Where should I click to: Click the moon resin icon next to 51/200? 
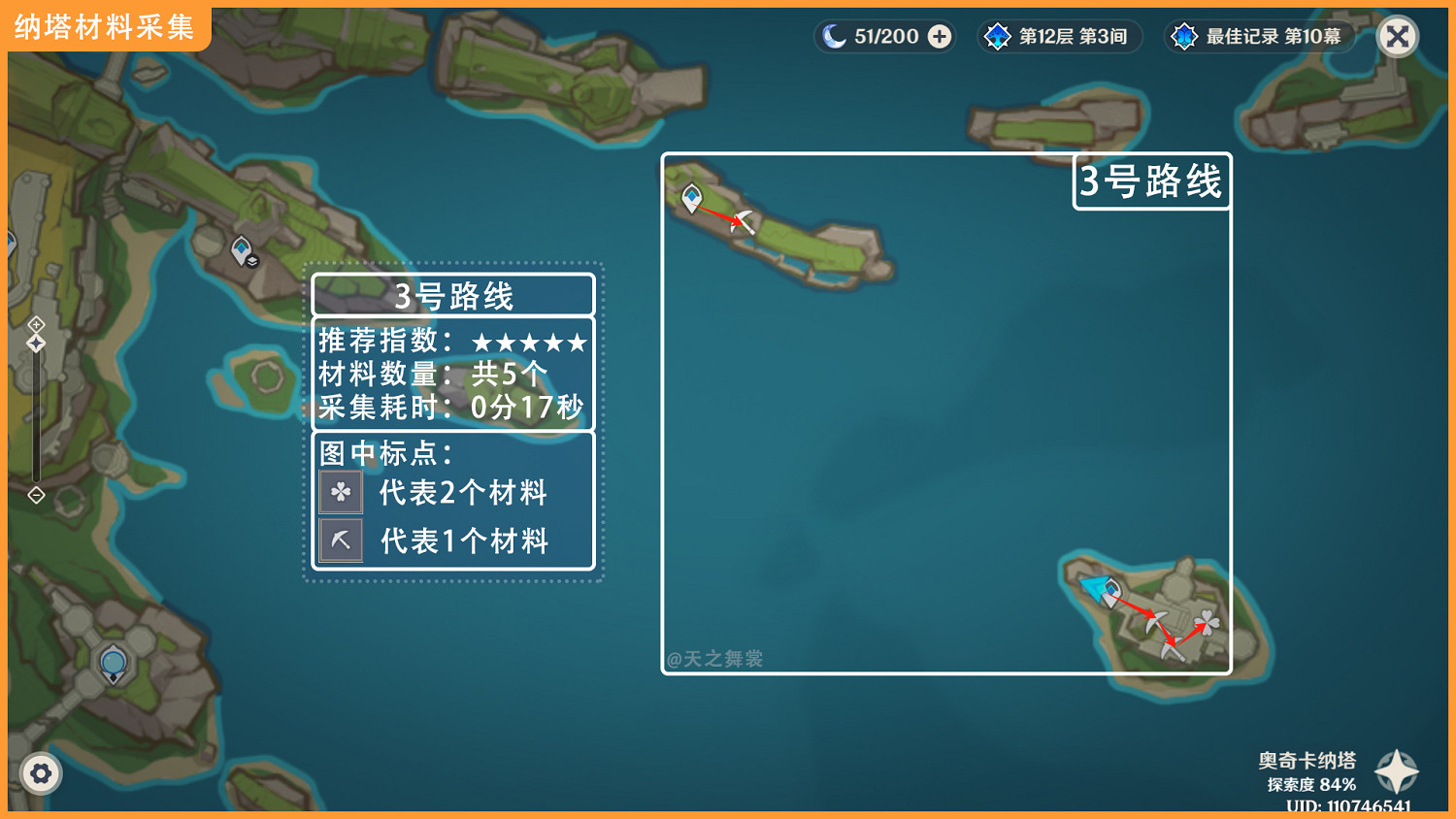833,36
